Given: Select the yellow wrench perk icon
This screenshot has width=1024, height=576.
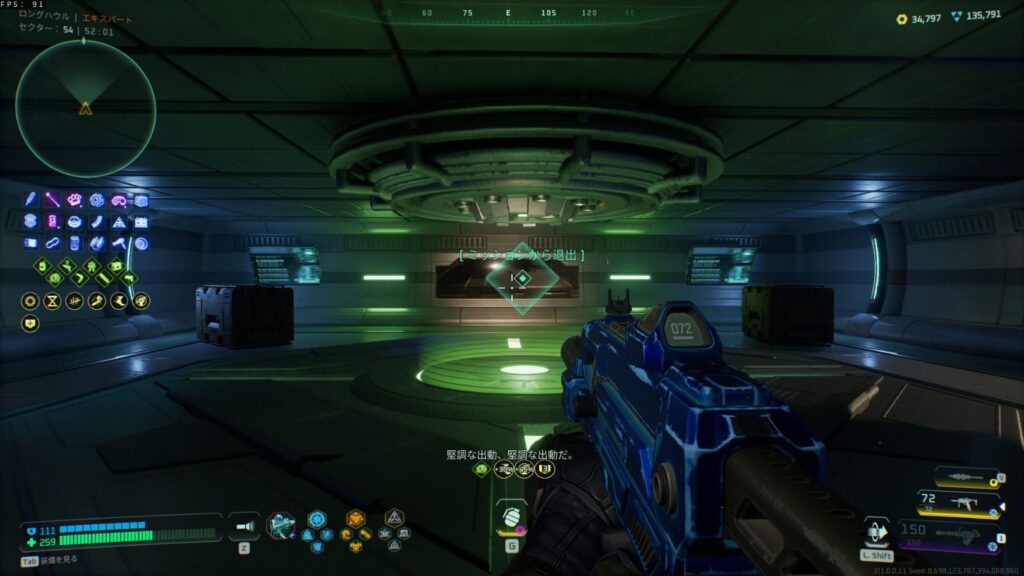Looking at the screenshot, I should click(97, 301).
